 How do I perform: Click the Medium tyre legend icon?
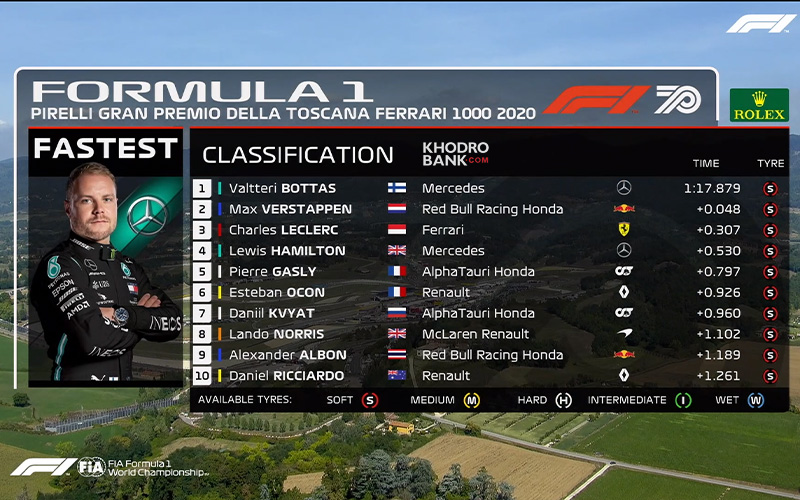pyautogui.click(x=471, y=401)
